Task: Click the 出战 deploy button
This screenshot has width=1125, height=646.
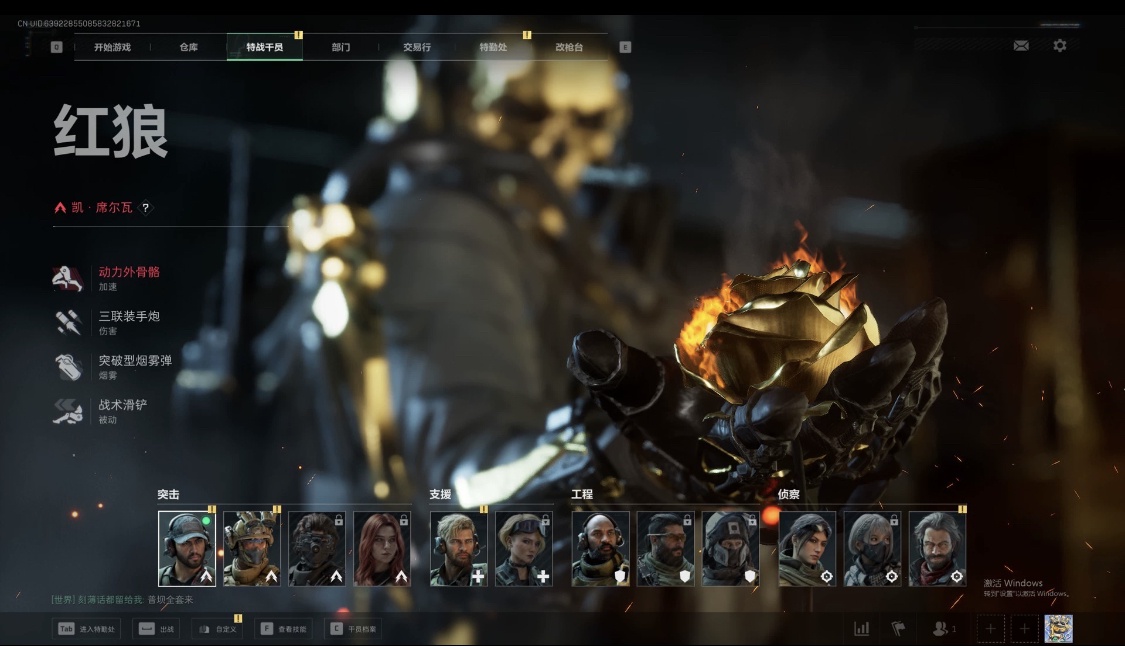Action: coord(156,629)
